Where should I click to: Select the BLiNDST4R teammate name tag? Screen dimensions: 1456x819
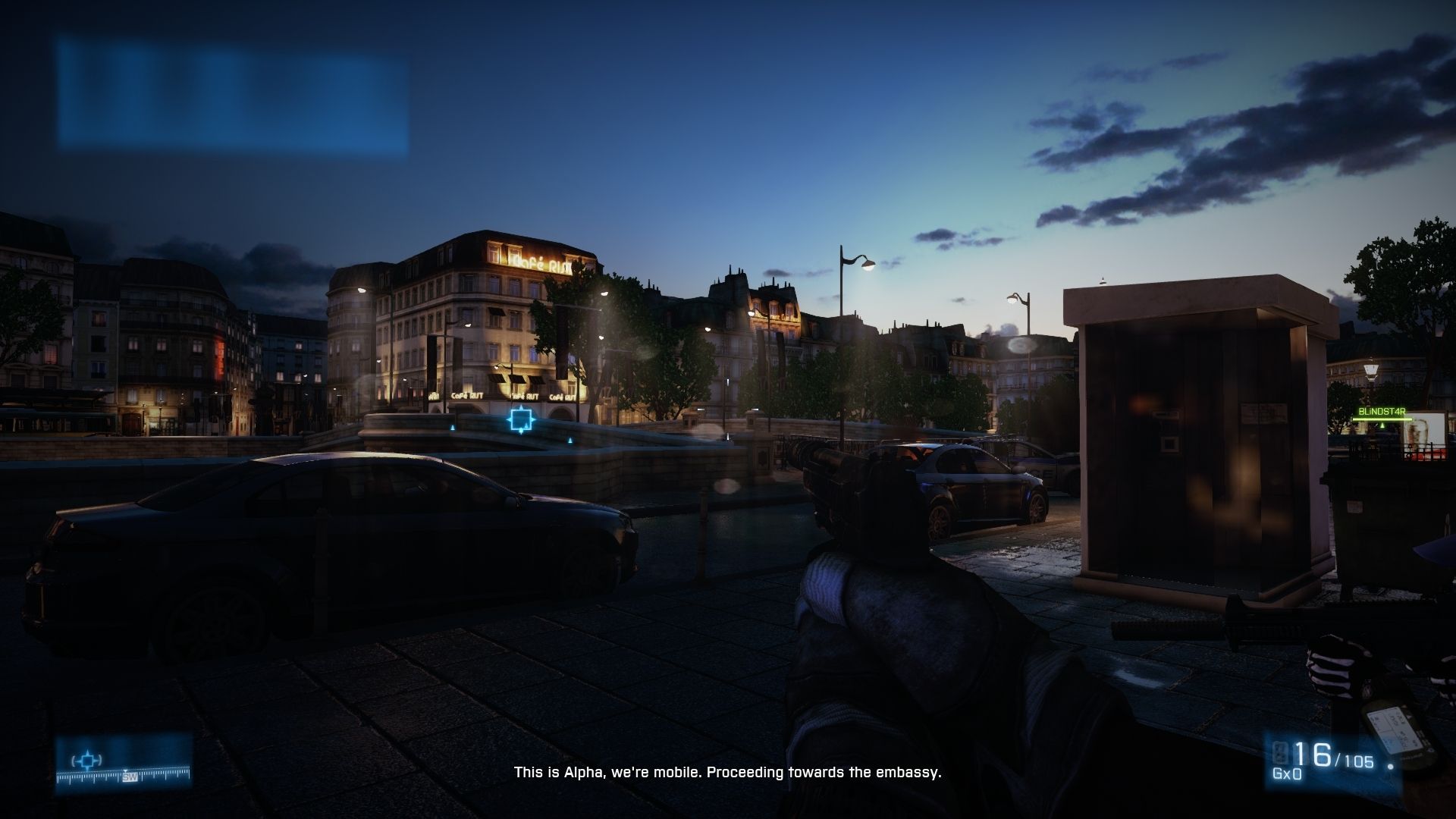1382,412
